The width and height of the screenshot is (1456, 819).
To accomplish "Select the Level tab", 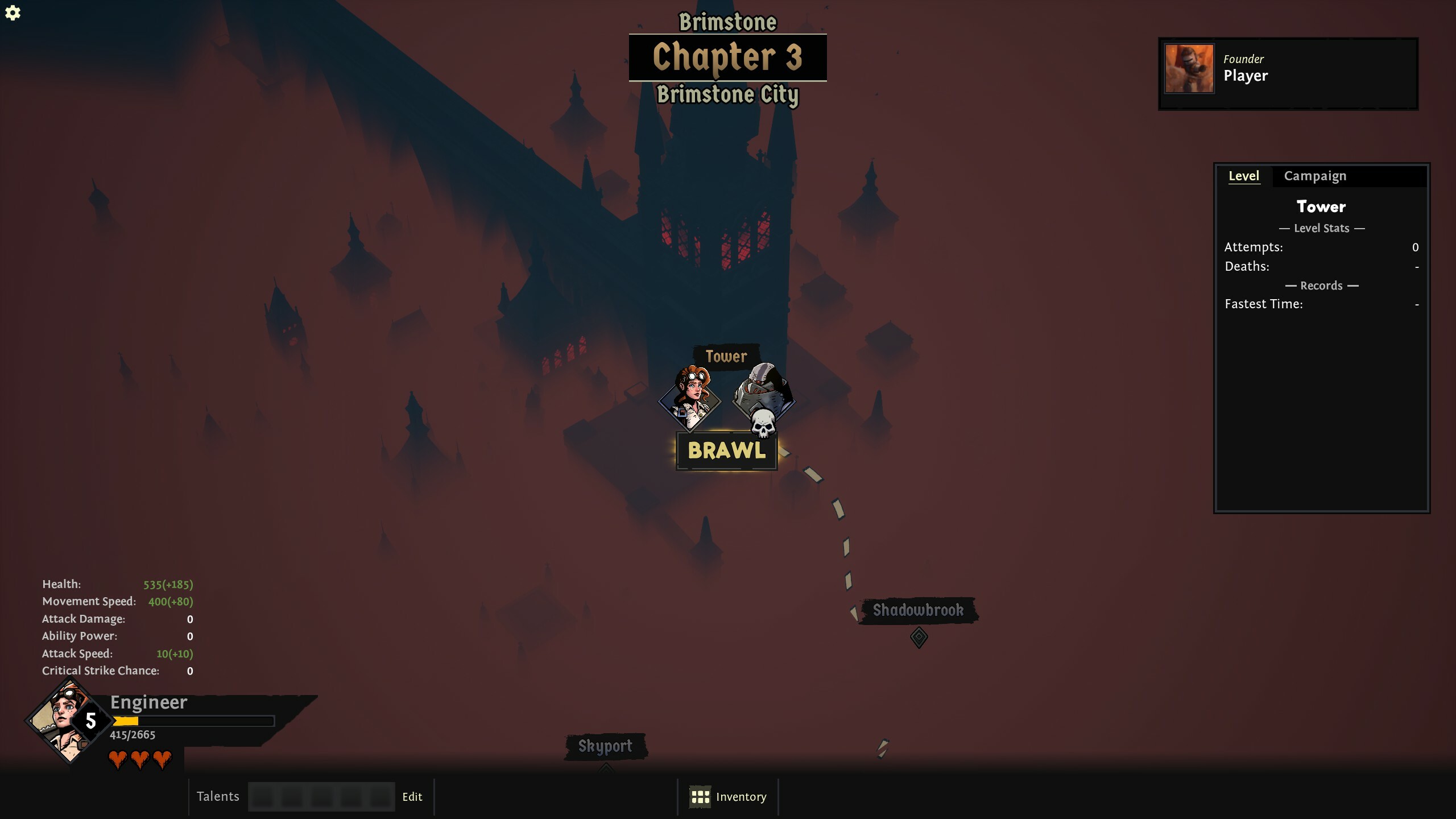I will [x=1245, y=176].
